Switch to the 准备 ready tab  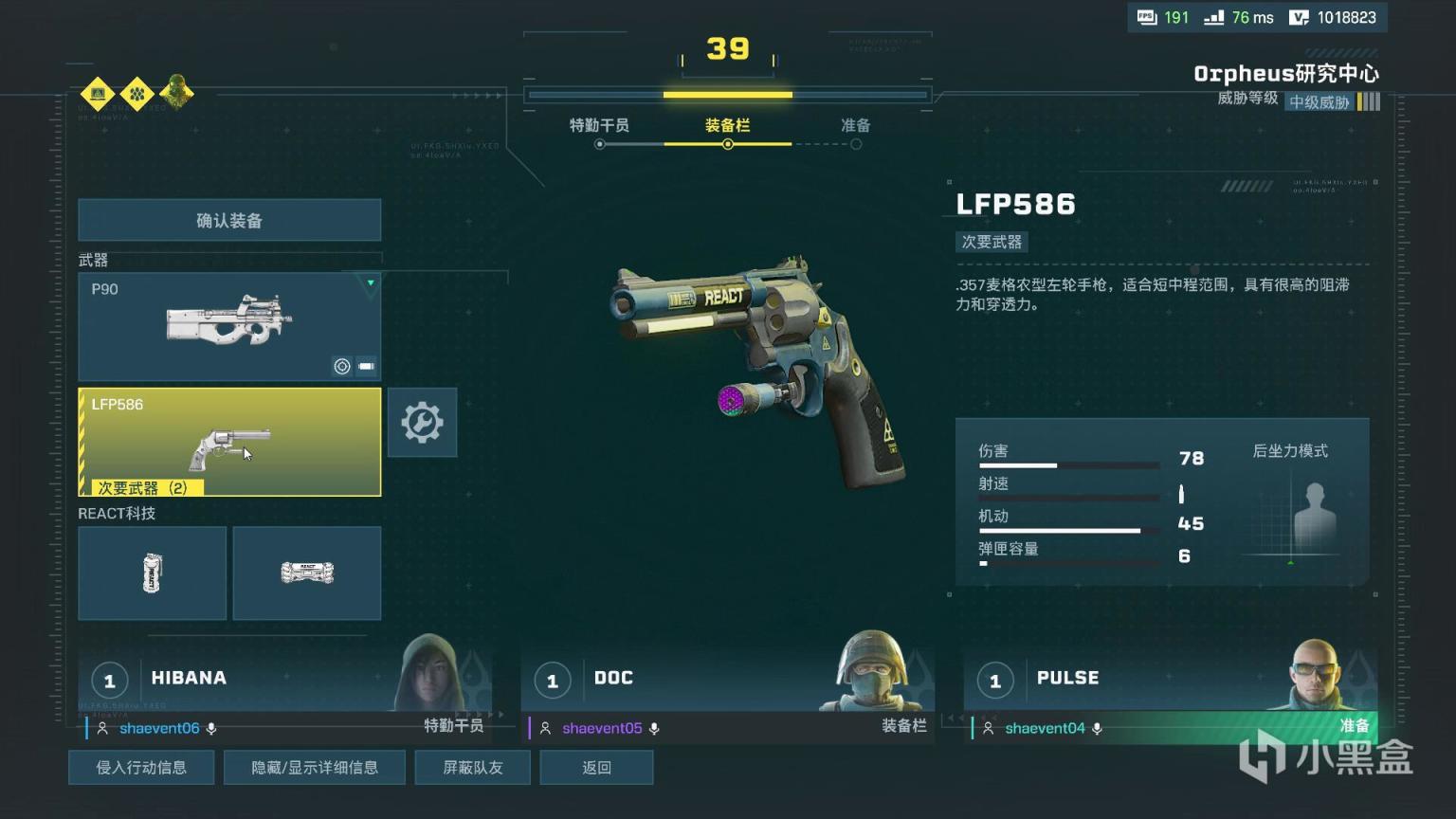(855, 126)
